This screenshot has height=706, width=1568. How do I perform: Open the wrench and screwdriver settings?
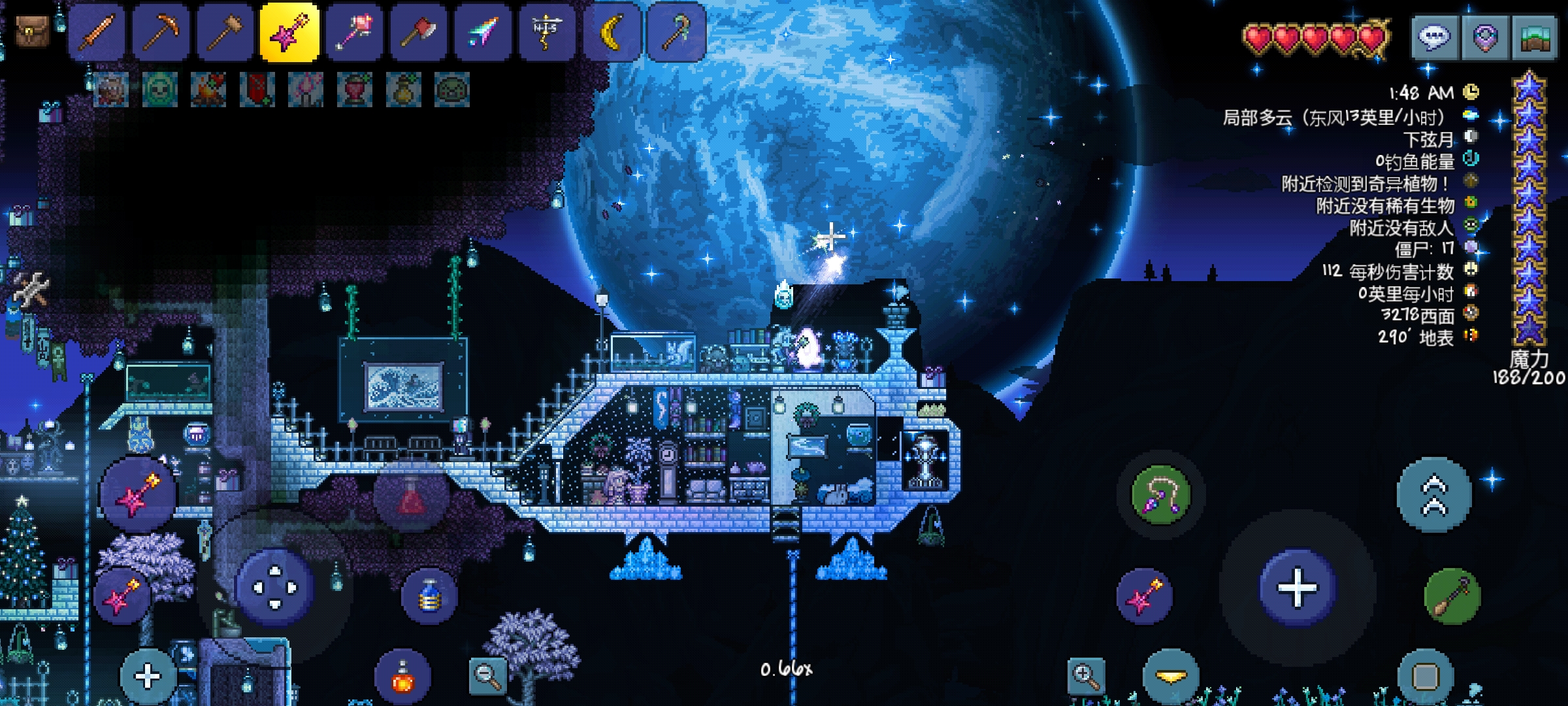click(31, 289)
